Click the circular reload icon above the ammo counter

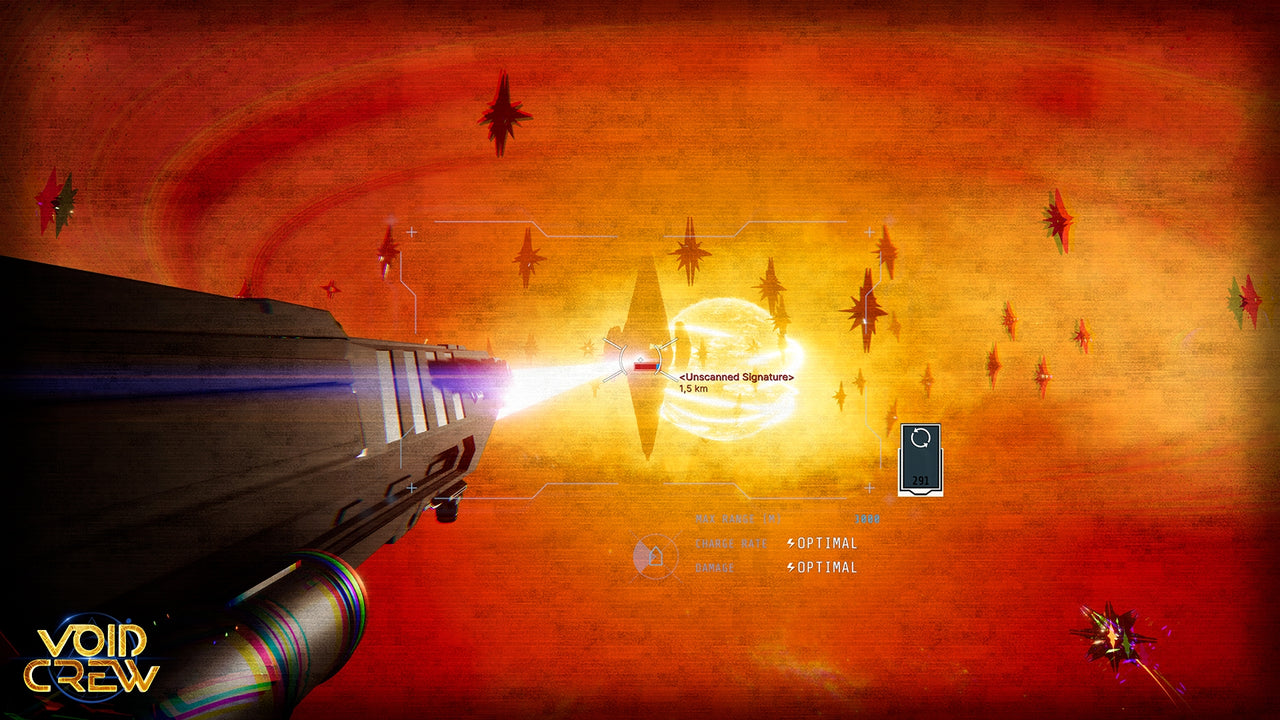tap(920, 438)
